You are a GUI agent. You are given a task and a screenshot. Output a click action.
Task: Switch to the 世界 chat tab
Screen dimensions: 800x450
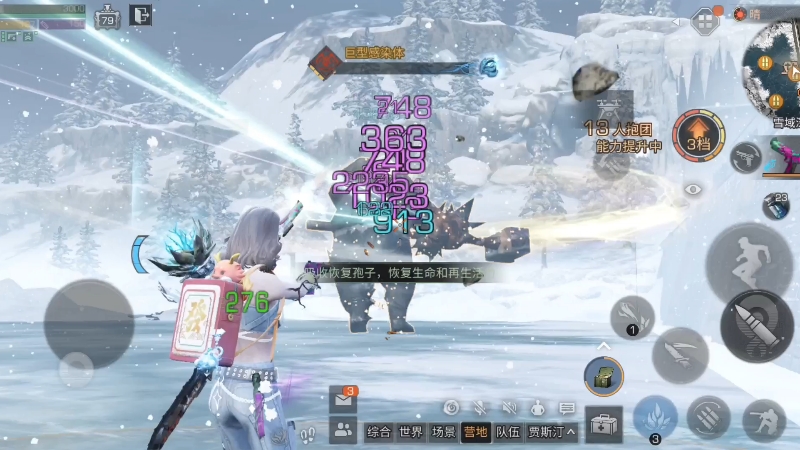click(x=411, y=432)
